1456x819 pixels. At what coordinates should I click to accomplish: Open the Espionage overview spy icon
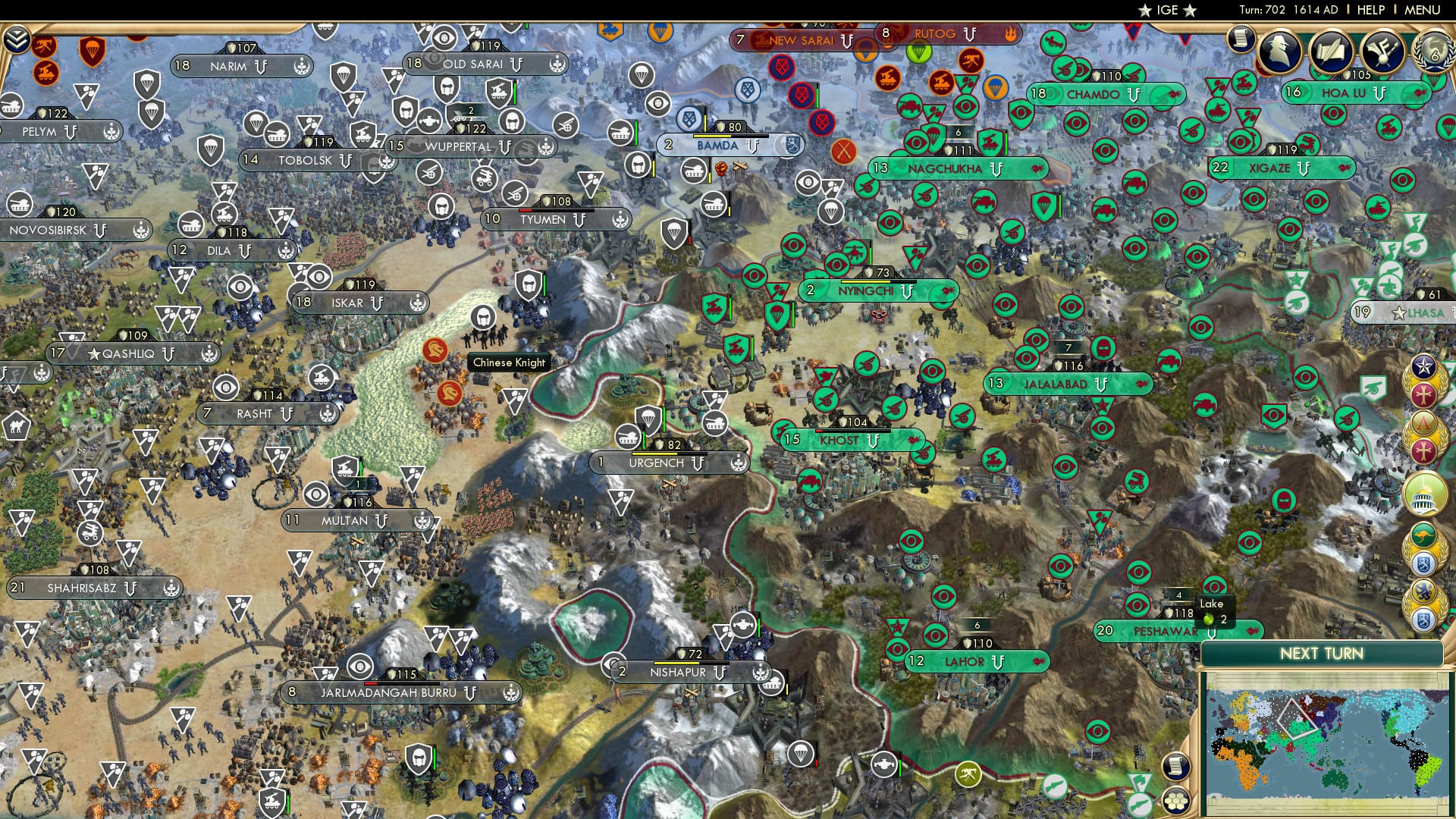(x=1280, y=51)
